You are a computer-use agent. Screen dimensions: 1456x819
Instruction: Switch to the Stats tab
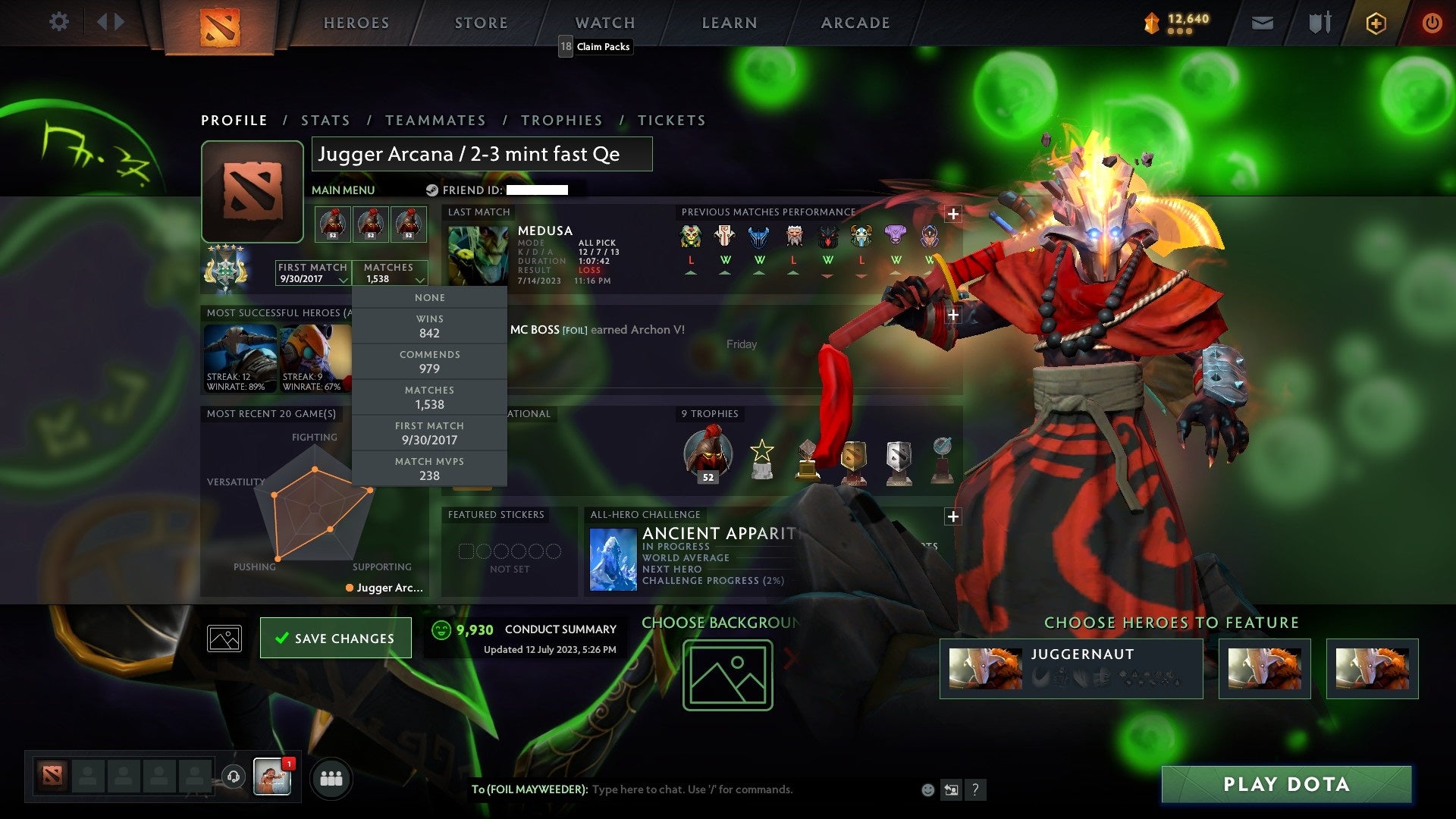325,120
